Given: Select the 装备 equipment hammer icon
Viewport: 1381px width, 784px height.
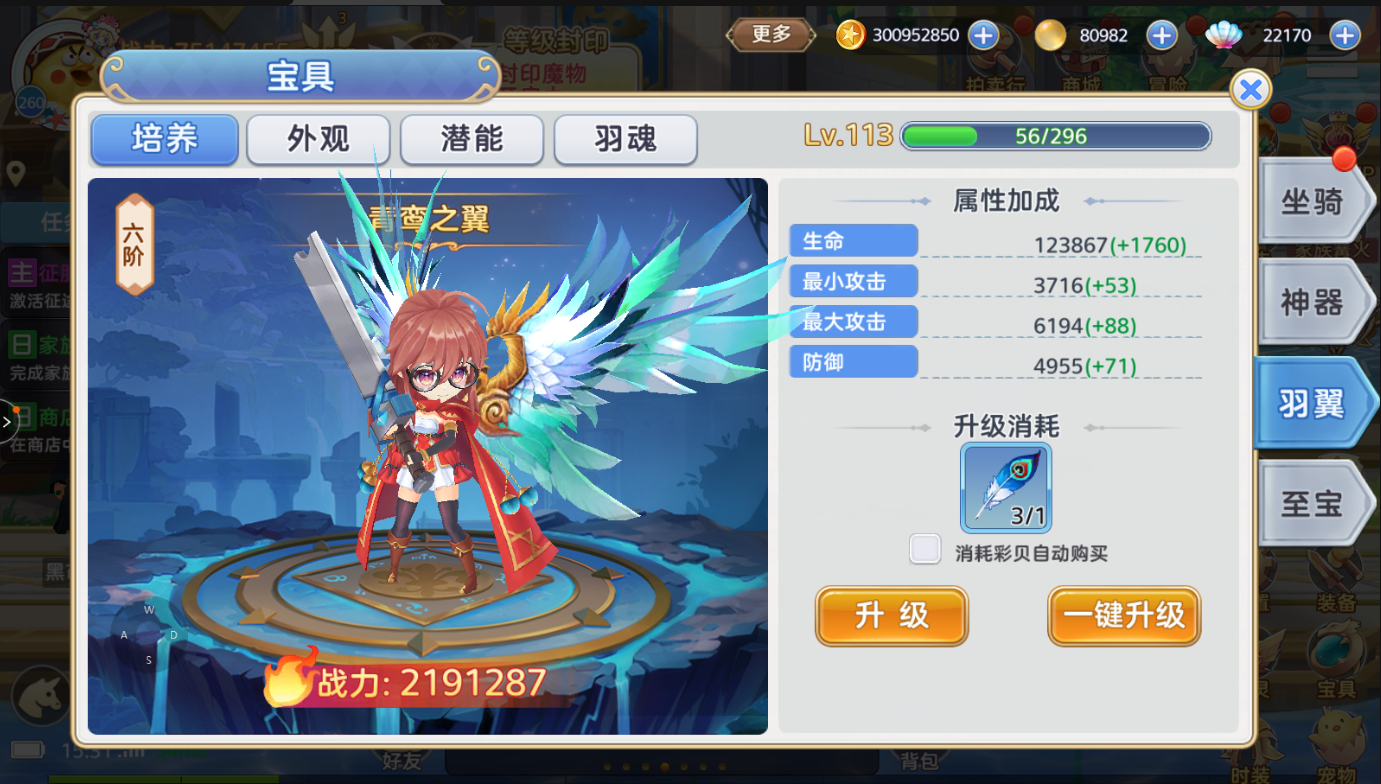Looking at the screenshot, I should tap(1333, 570).
